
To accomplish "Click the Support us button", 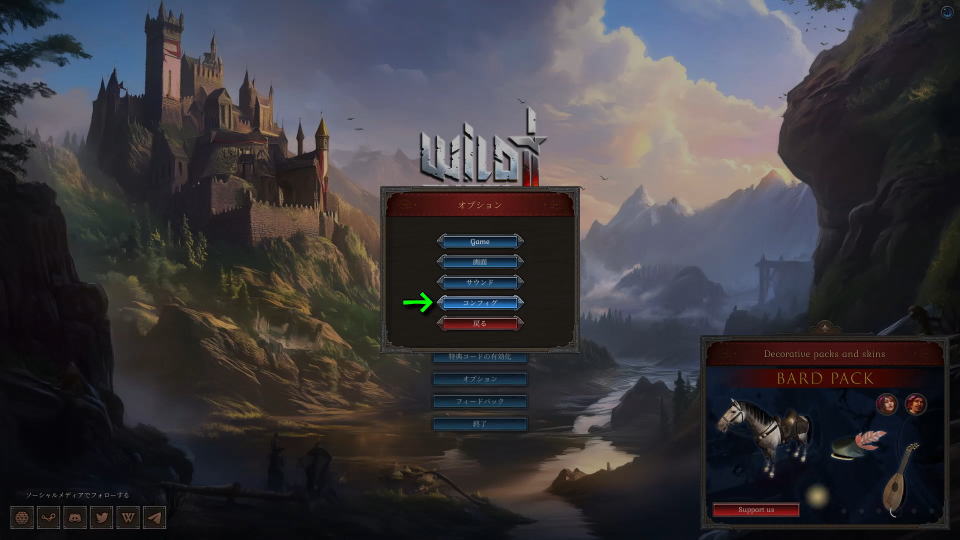I will tap(756, 510).
